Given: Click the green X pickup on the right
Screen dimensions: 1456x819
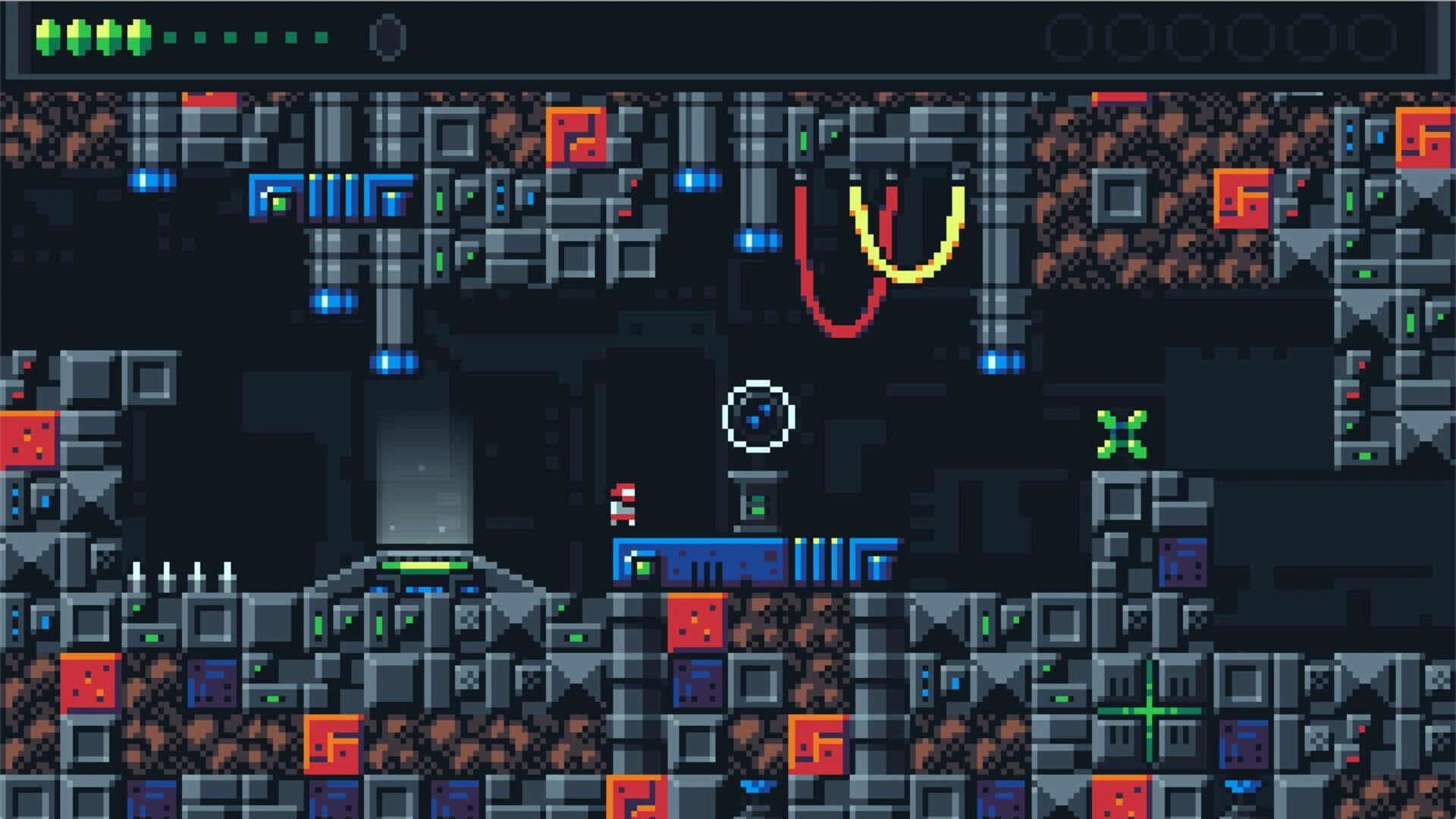Looking at the screenshot, I should (x=1122, y=432).
